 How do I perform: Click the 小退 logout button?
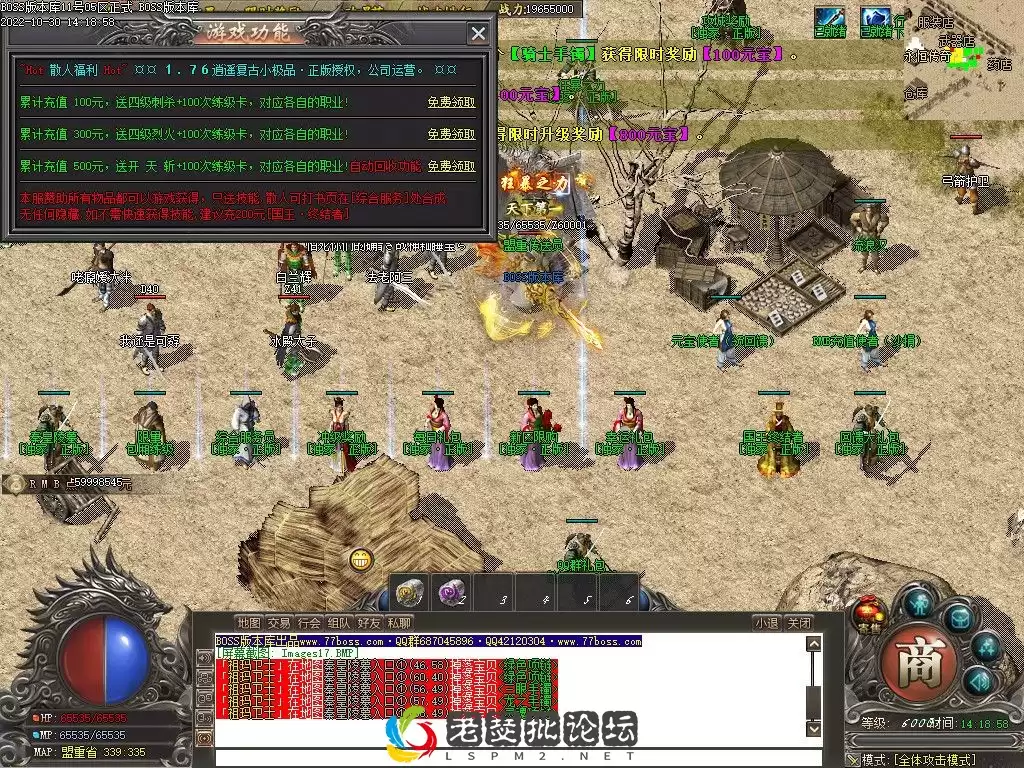point(767,623)
